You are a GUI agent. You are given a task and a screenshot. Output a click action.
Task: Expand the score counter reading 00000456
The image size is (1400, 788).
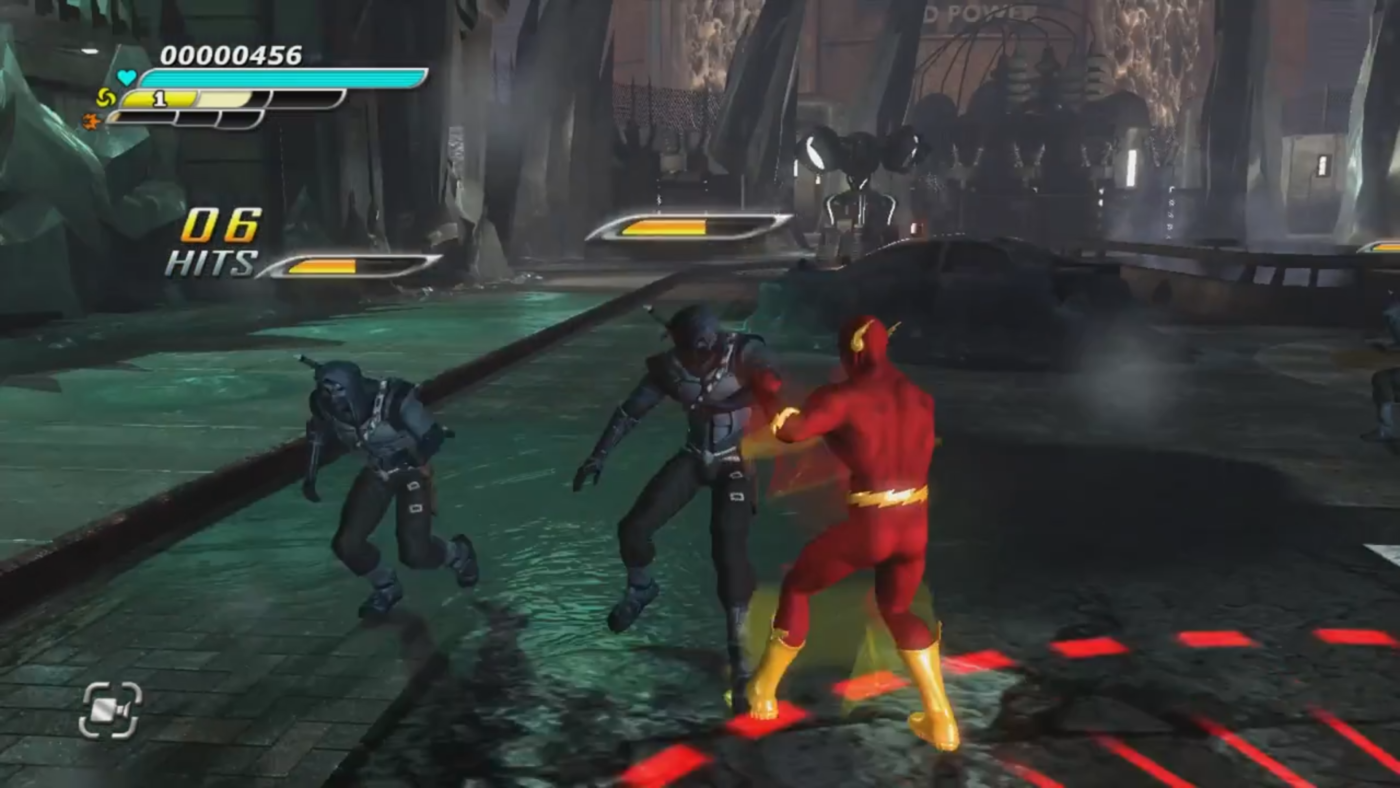point(233,56)
